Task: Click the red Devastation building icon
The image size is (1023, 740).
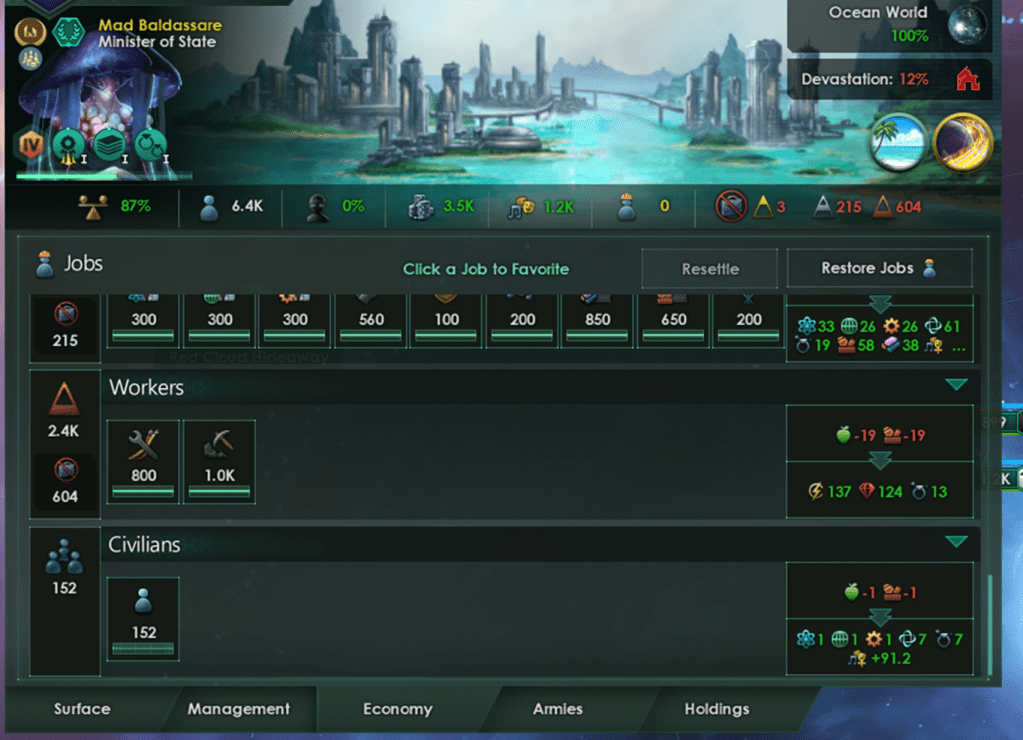Action: (967, 79)
